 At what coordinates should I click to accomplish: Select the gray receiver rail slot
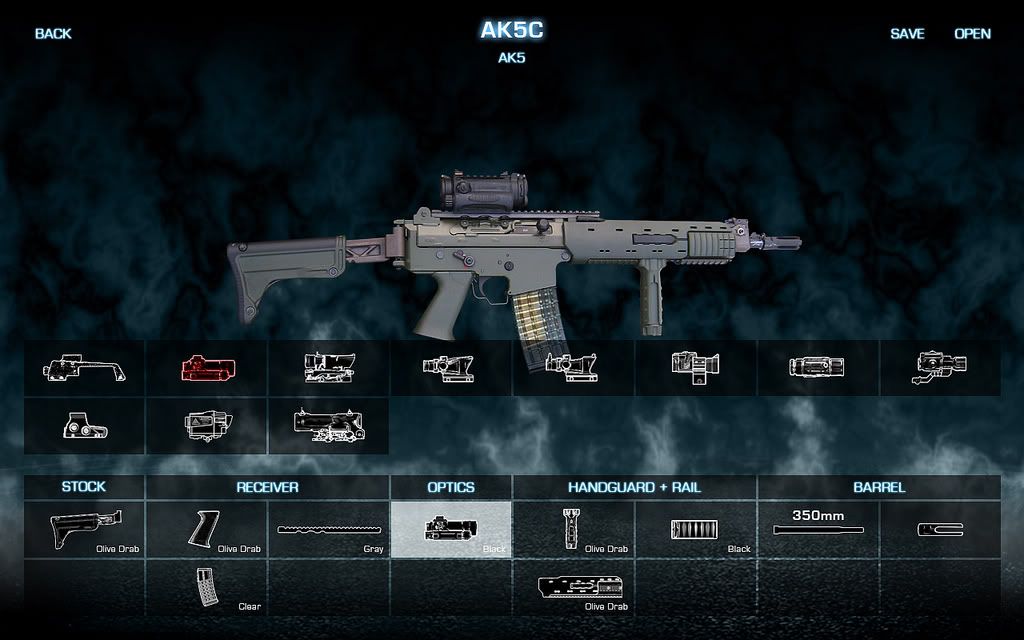(329, 529)
